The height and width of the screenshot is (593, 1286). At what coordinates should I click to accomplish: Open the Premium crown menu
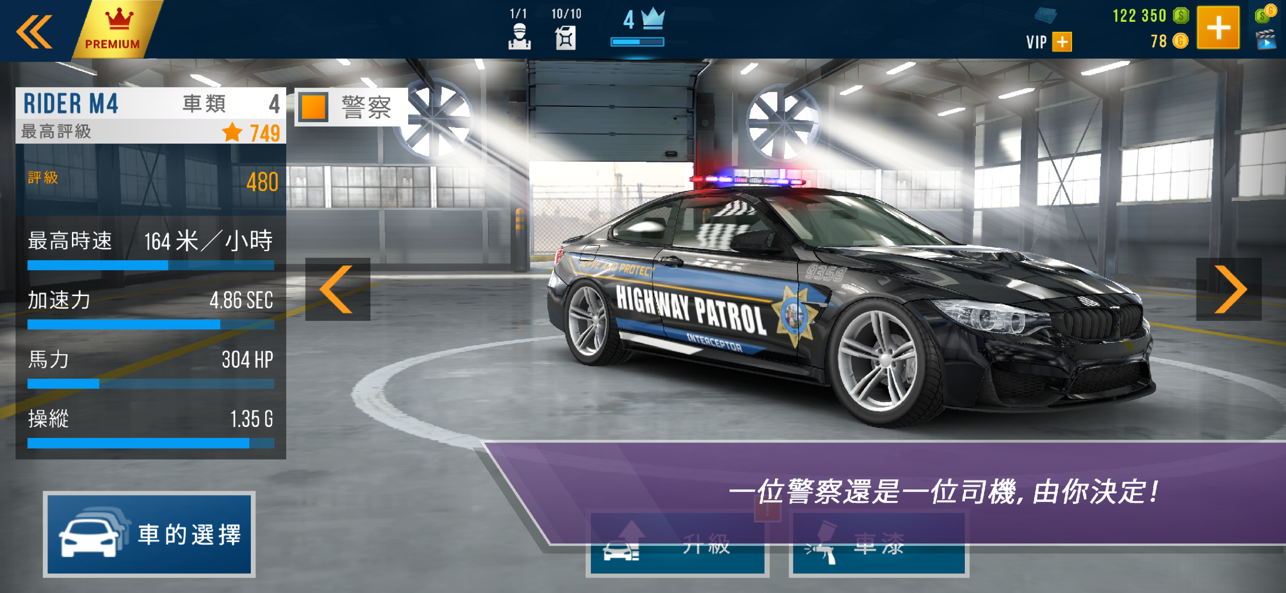pos(115,28)
